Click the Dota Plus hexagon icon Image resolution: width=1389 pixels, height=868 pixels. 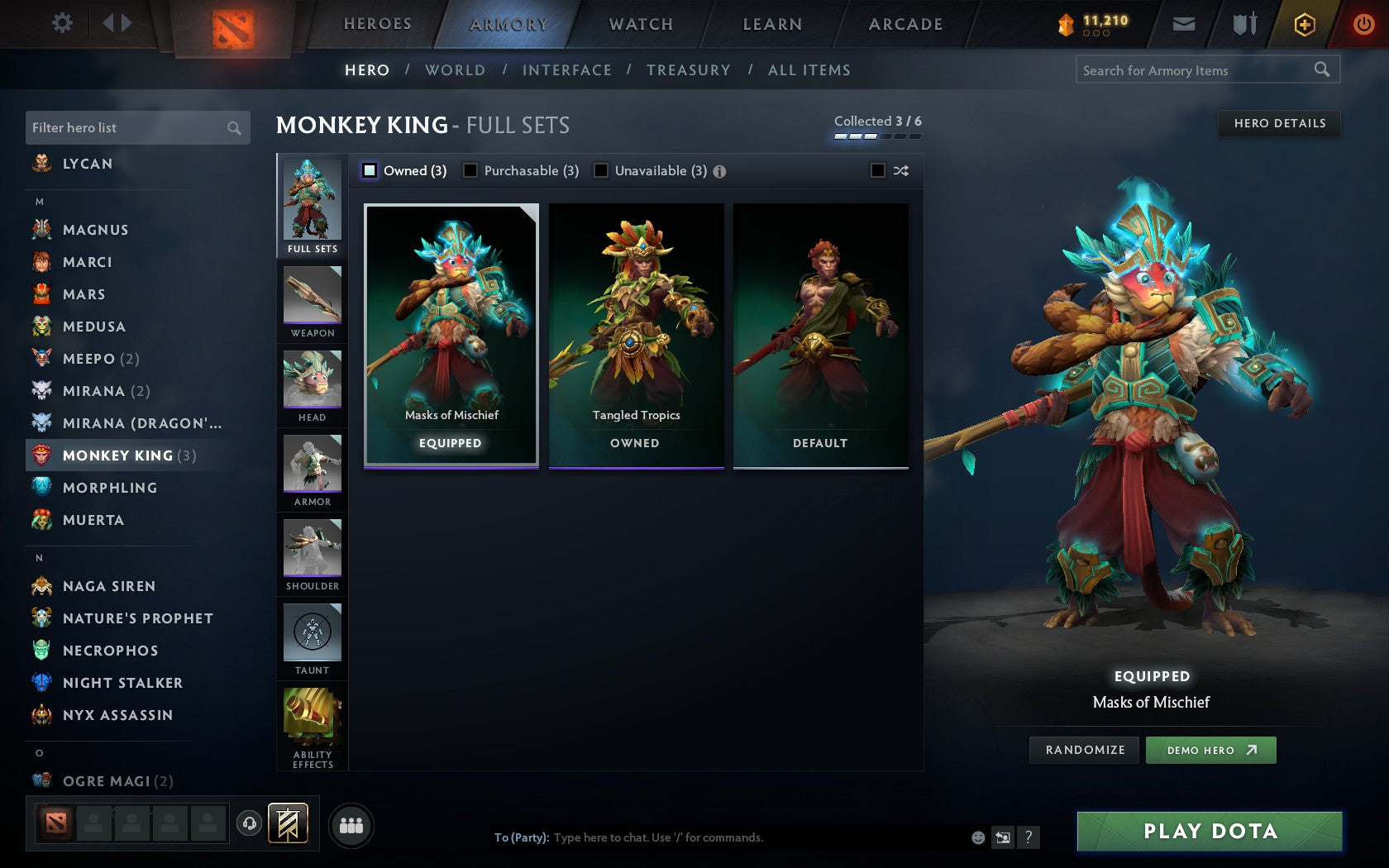(1305, 23)
